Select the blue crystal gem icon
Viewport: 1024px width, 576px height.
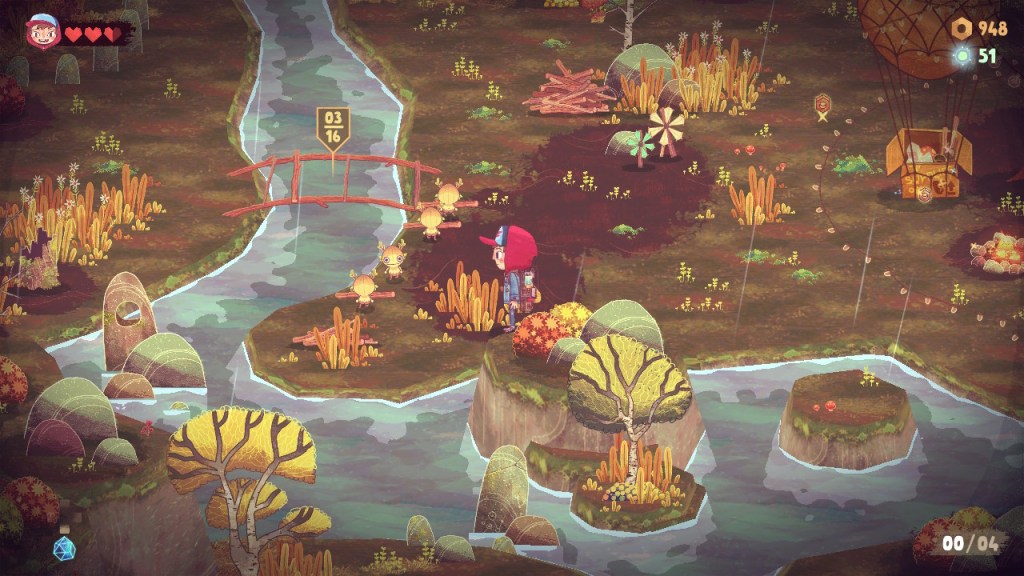(64, 548)
